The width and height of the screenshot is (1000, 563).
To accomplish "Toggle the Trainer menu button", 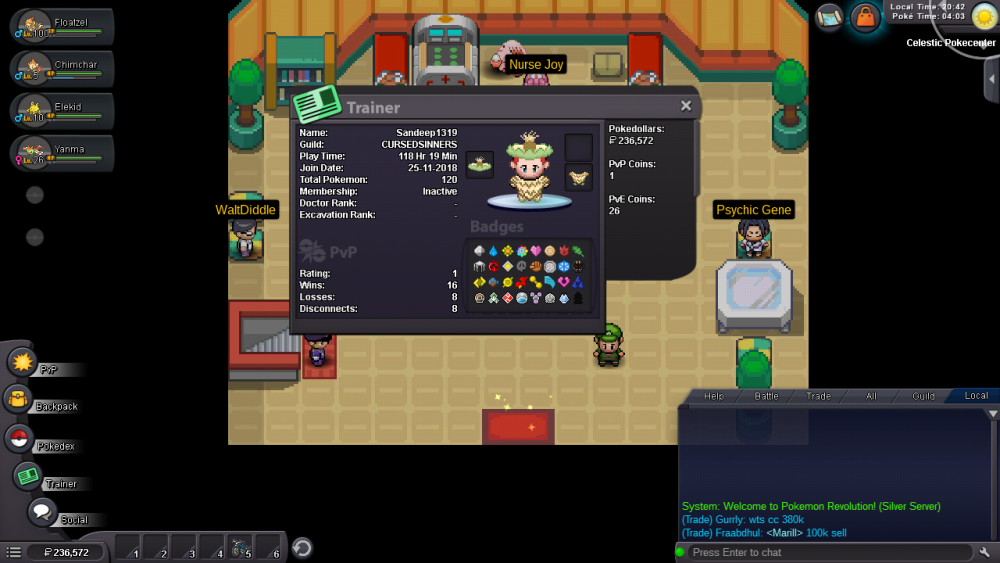I will [x=28, y=476].
